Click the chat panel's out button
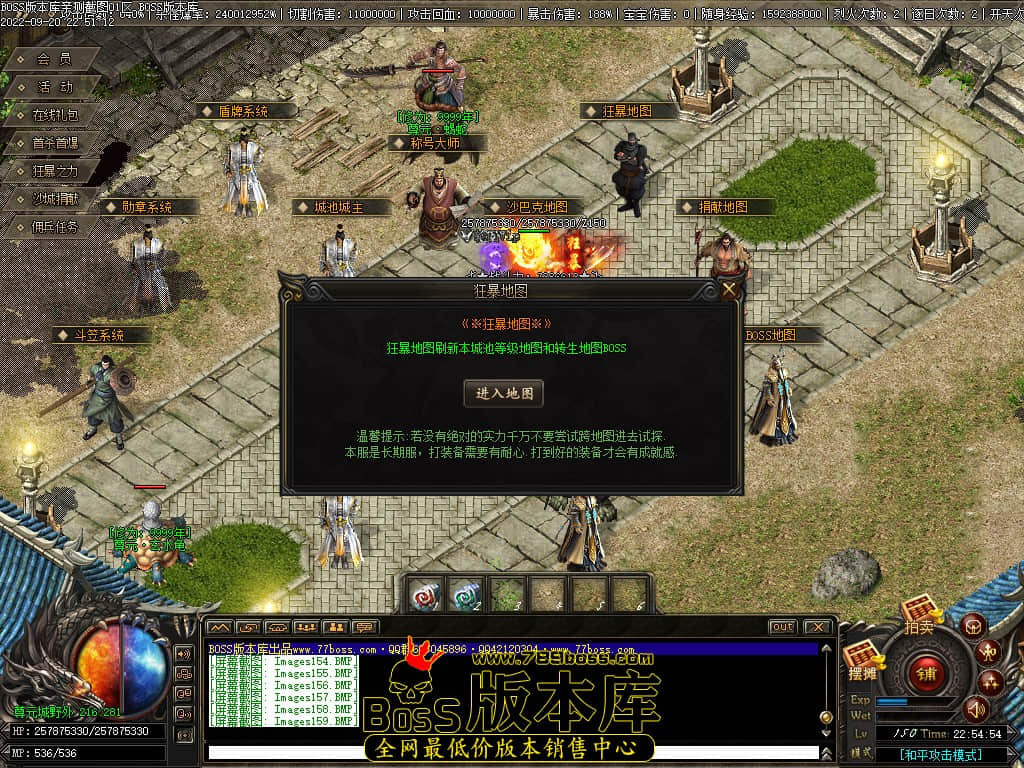 tap(782, 627)
